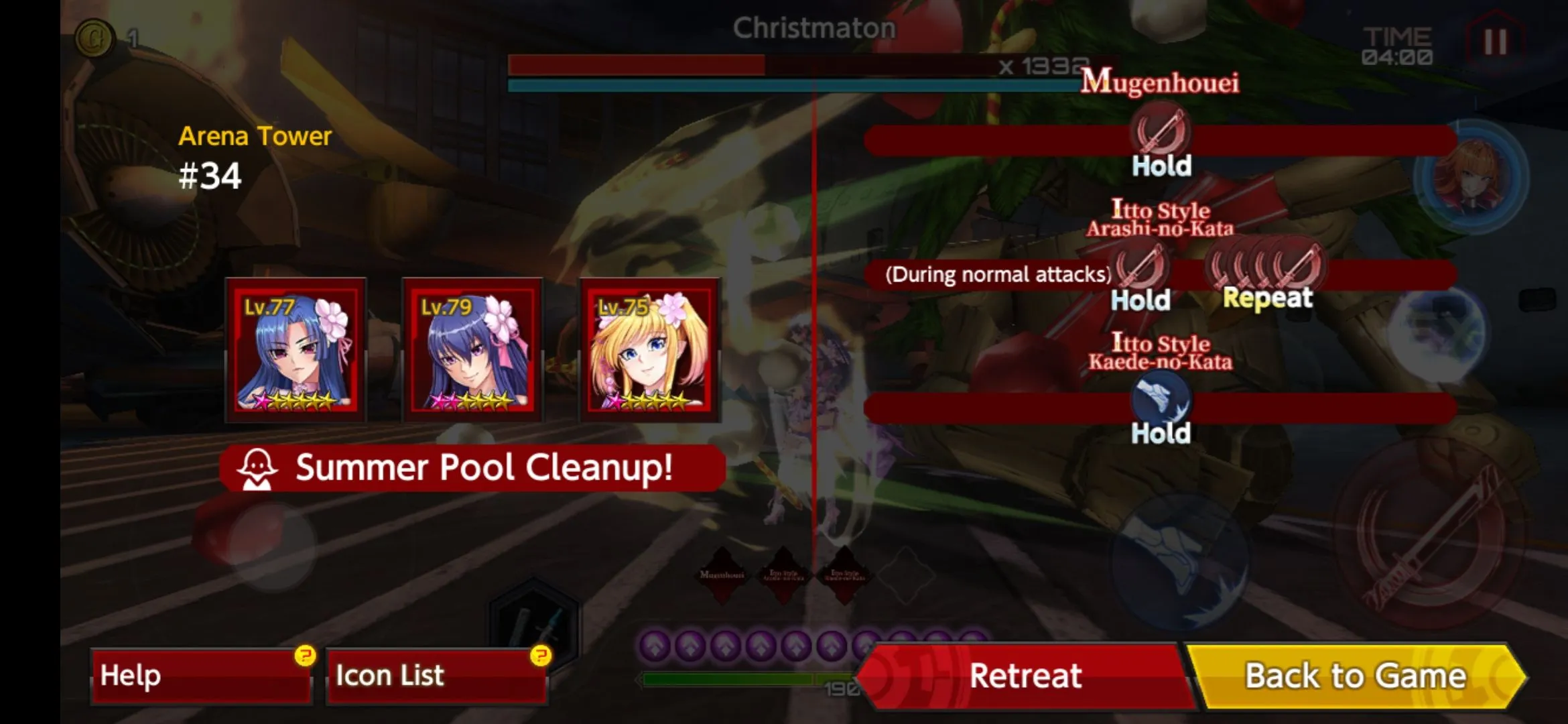Screen dimensions: 1568x724
Task: Click the Kaede-no-Kata boot skill icon
Action: [x=1161, y=399]
